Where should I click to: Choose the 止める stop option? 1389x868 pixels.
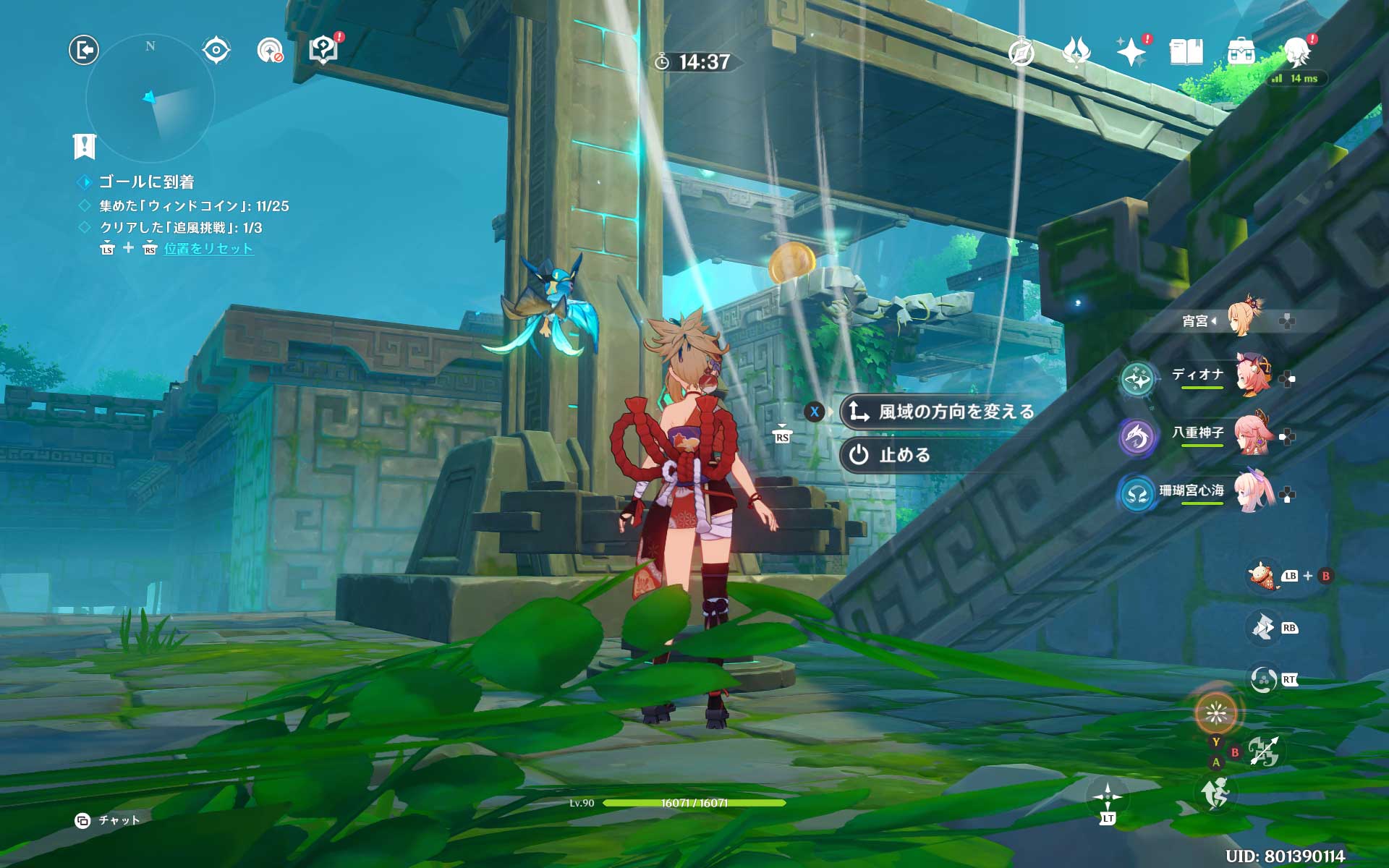click(904, 455)
